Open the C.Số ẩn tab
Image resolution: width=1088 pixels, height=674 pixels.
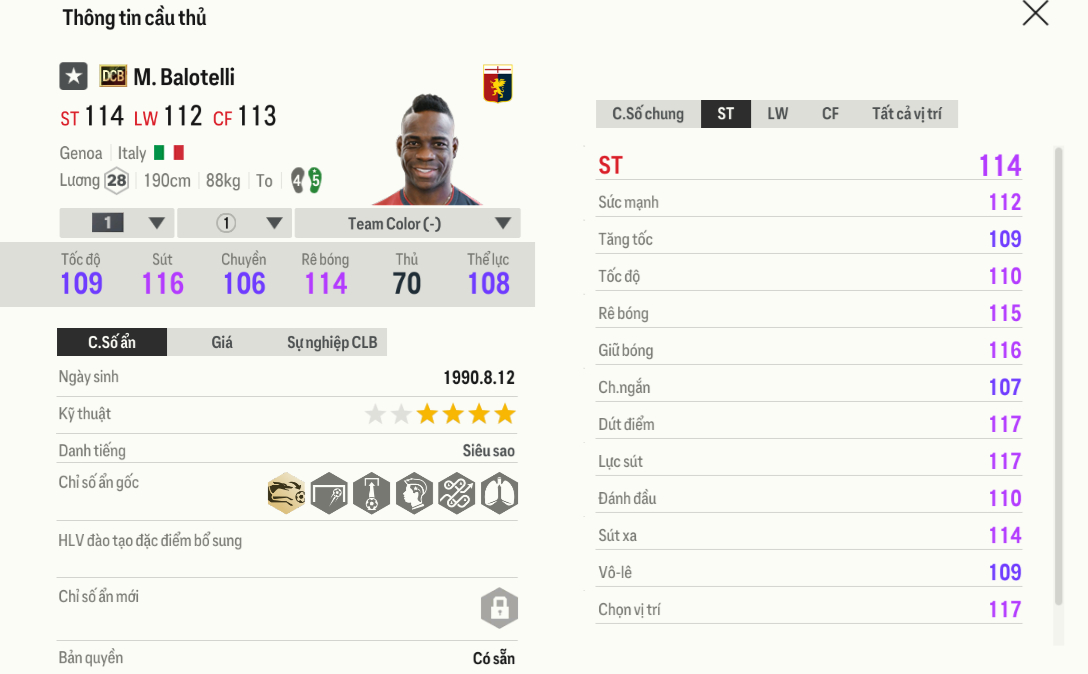click(x=112, y=342)
